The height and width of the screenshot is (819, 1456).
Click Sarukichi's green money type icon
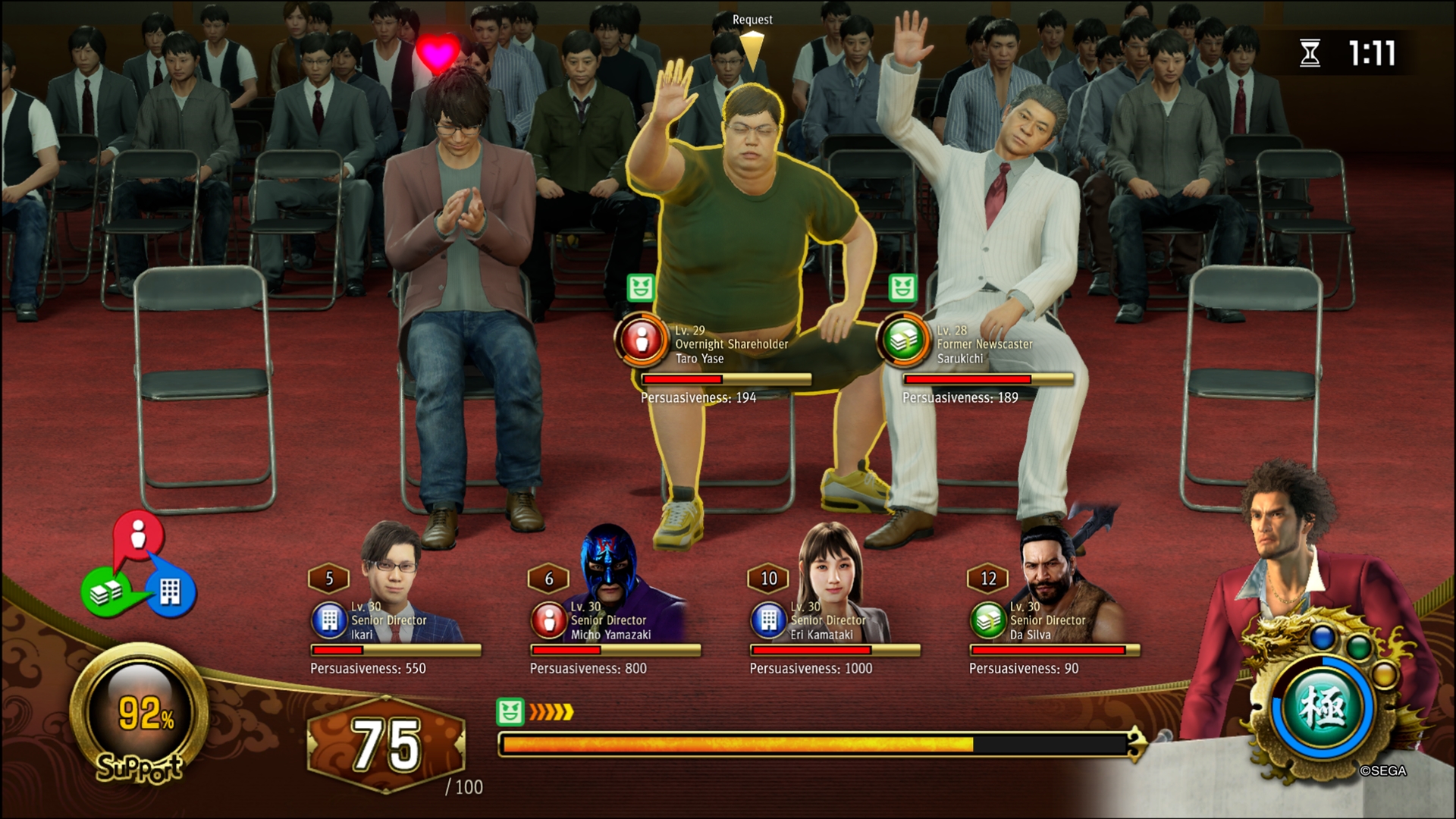903,342
